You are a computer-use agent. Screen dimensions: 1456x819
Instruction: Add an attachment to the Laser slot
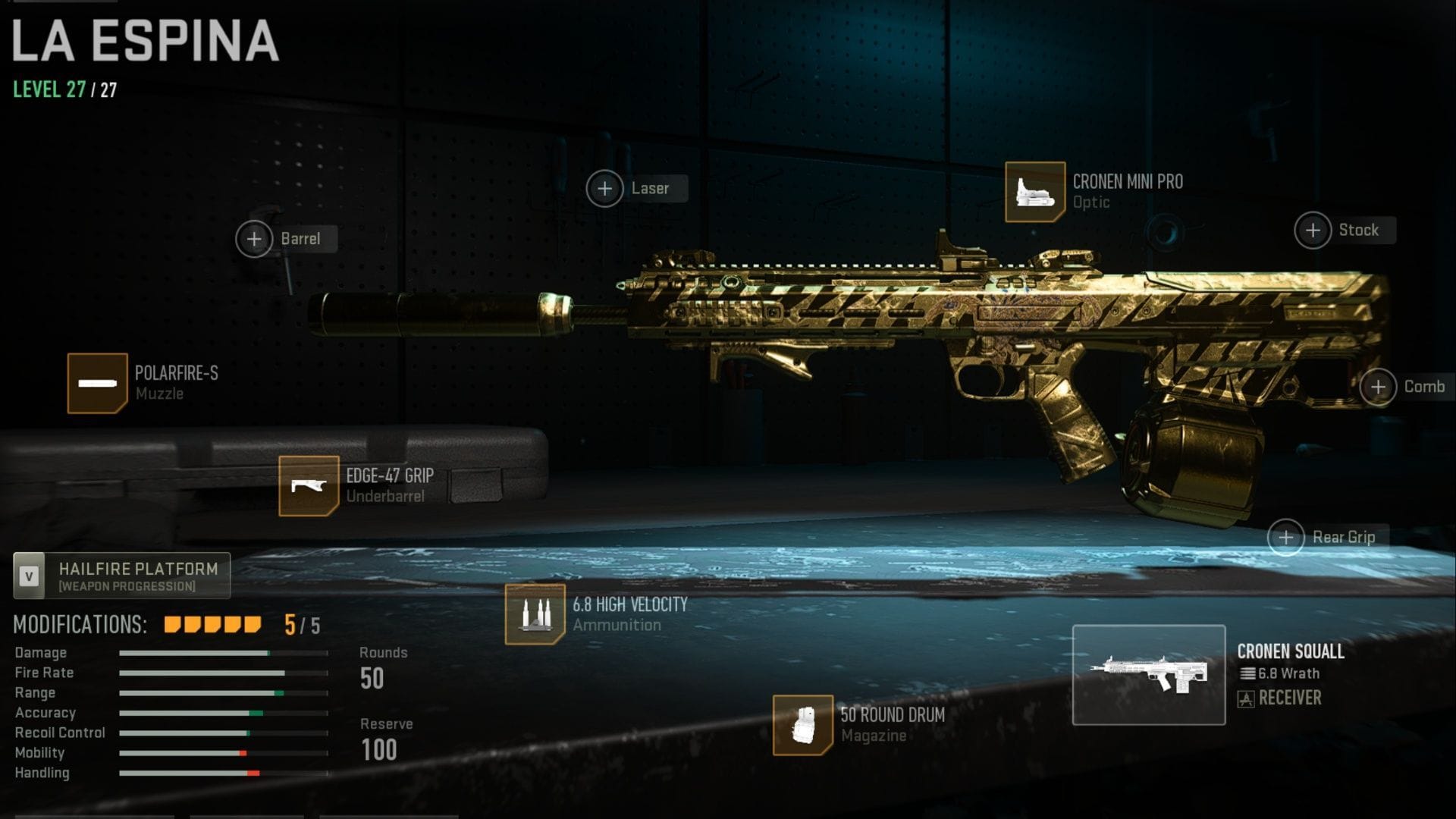coord(604,188)
